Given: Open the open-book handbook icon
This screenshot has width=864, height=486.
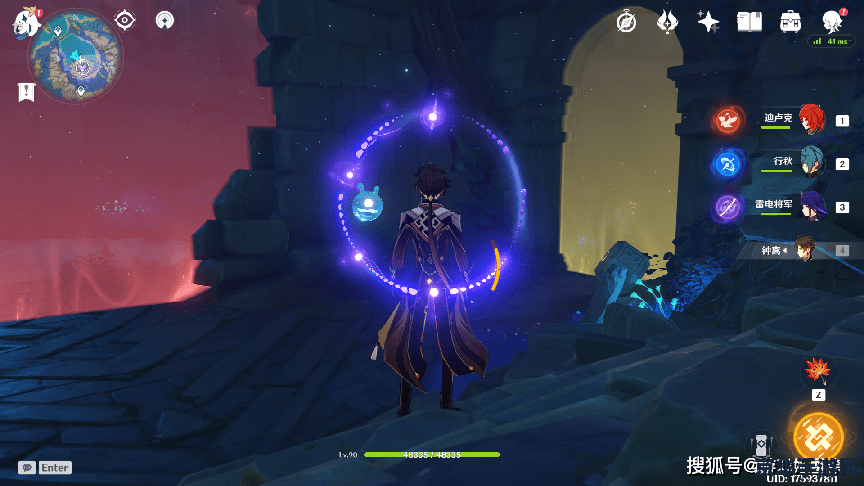Looking at the screenshot, I should 750,21.
